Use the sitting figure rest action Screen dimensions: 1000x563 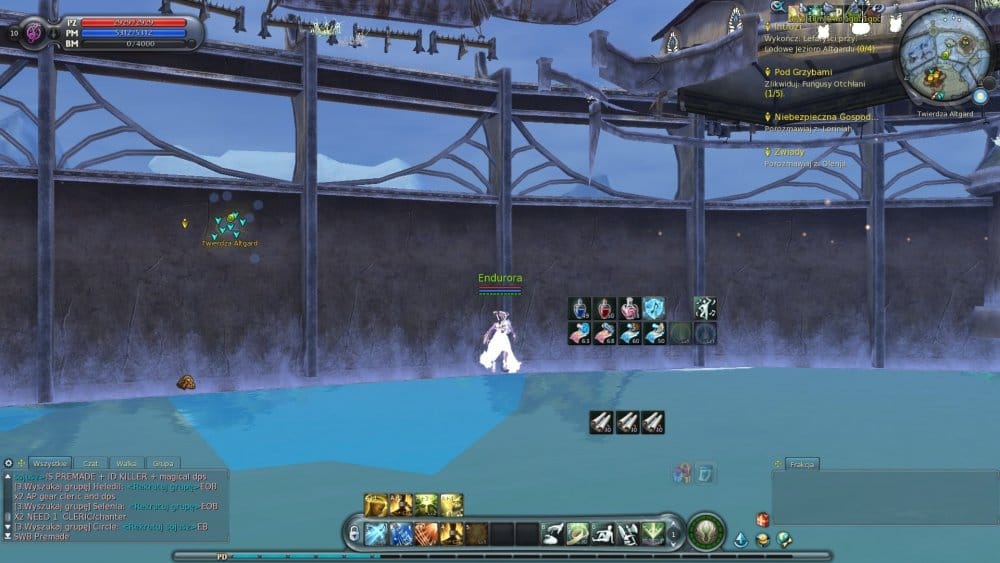[x=603, y=533]
